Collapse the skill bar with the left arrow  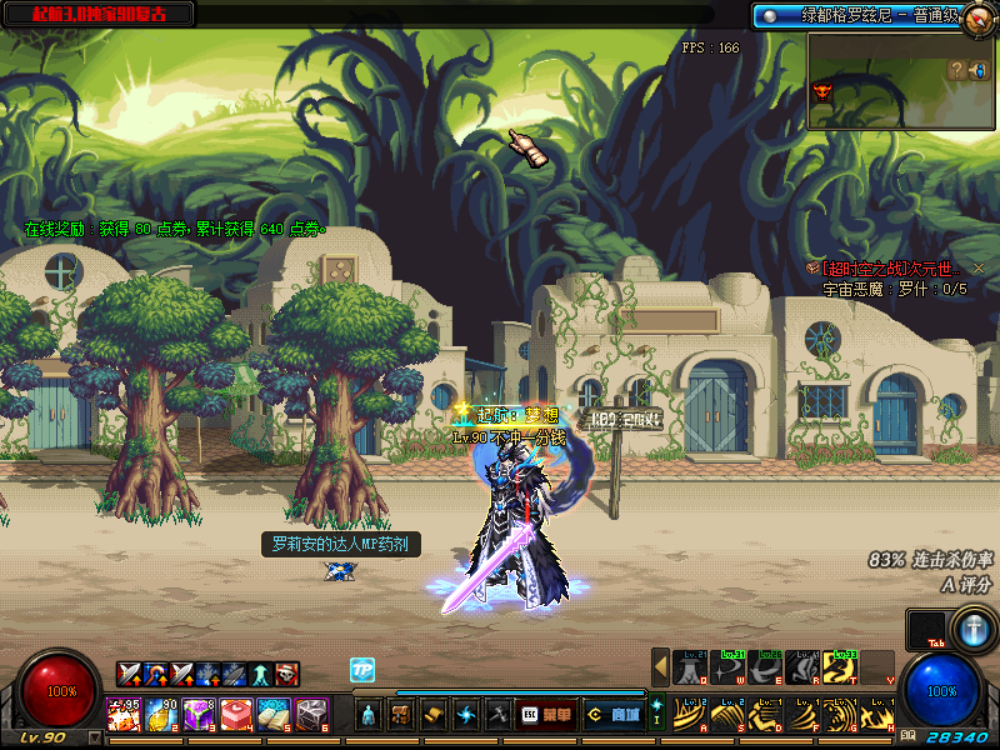(660, 667)
